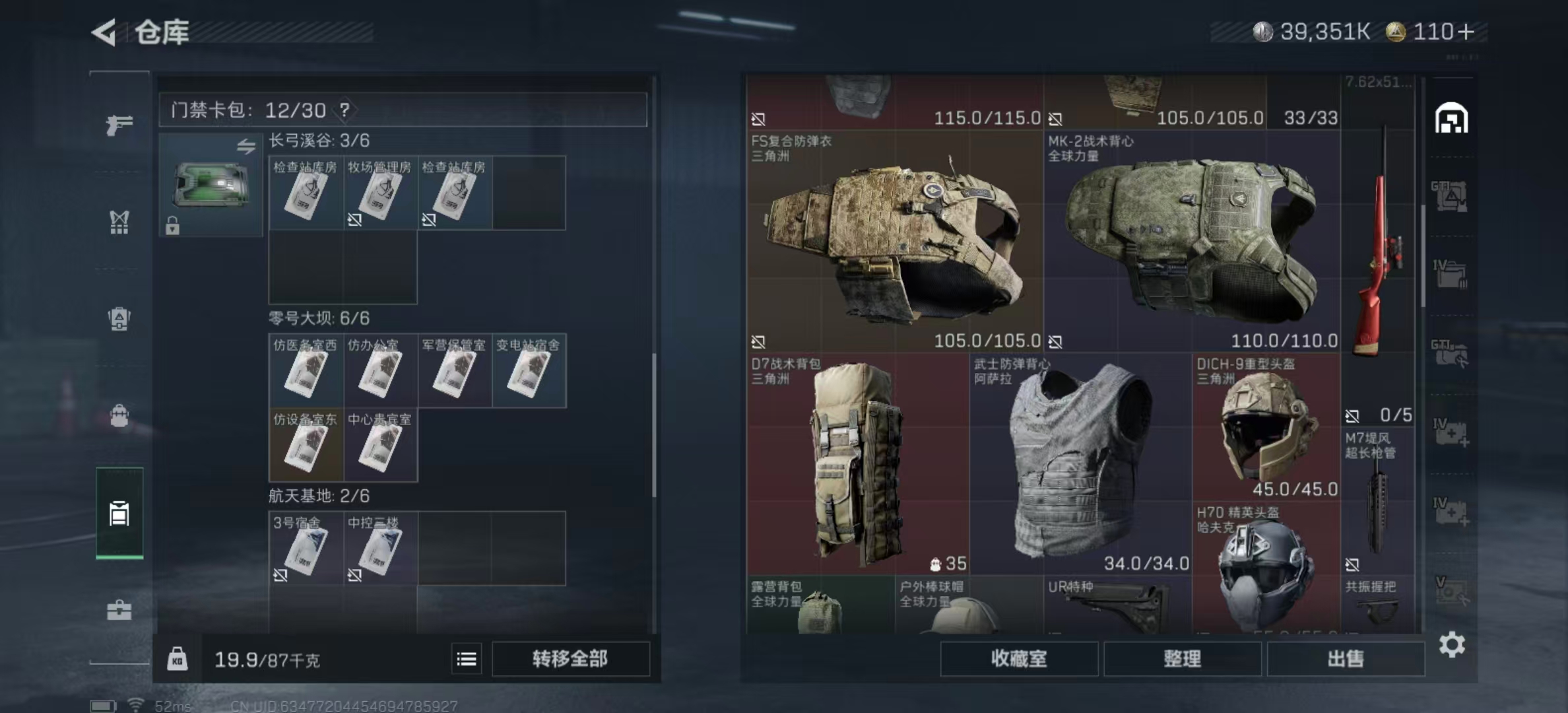Toggle the list view icon
Screen dimensions: 1568x713
467,659
